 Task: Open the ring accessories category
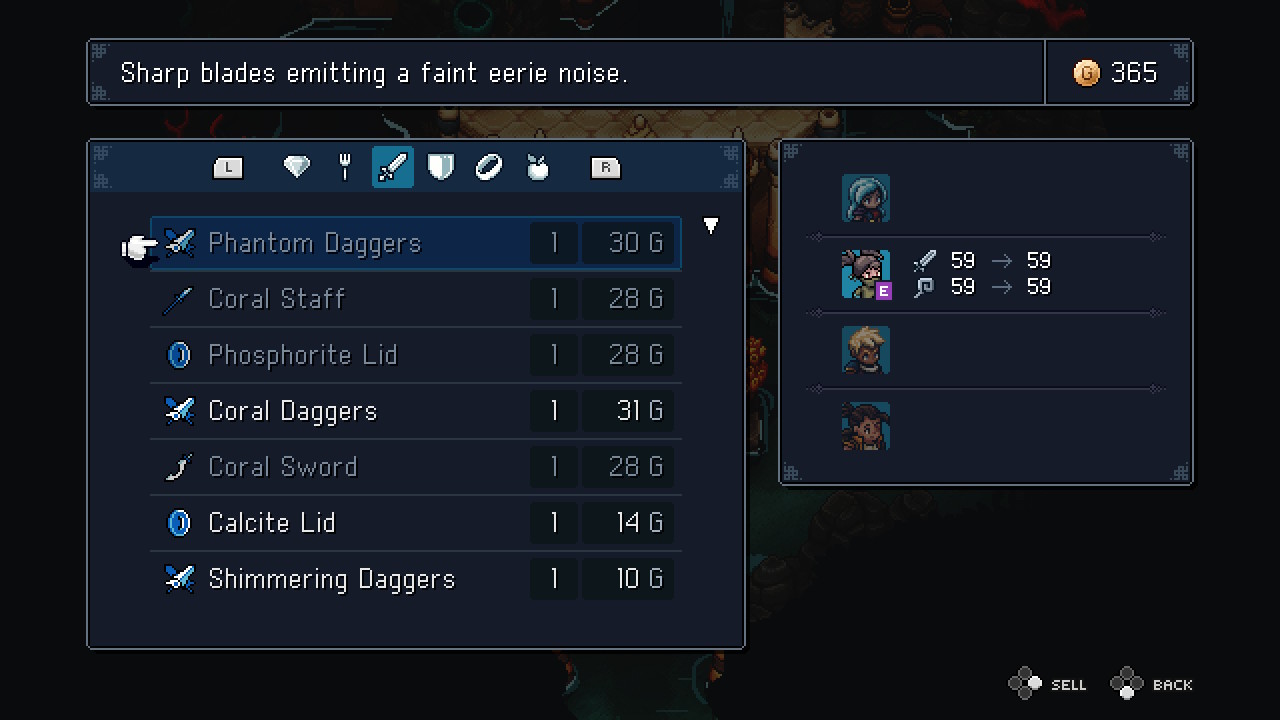(x=488, y=167)
